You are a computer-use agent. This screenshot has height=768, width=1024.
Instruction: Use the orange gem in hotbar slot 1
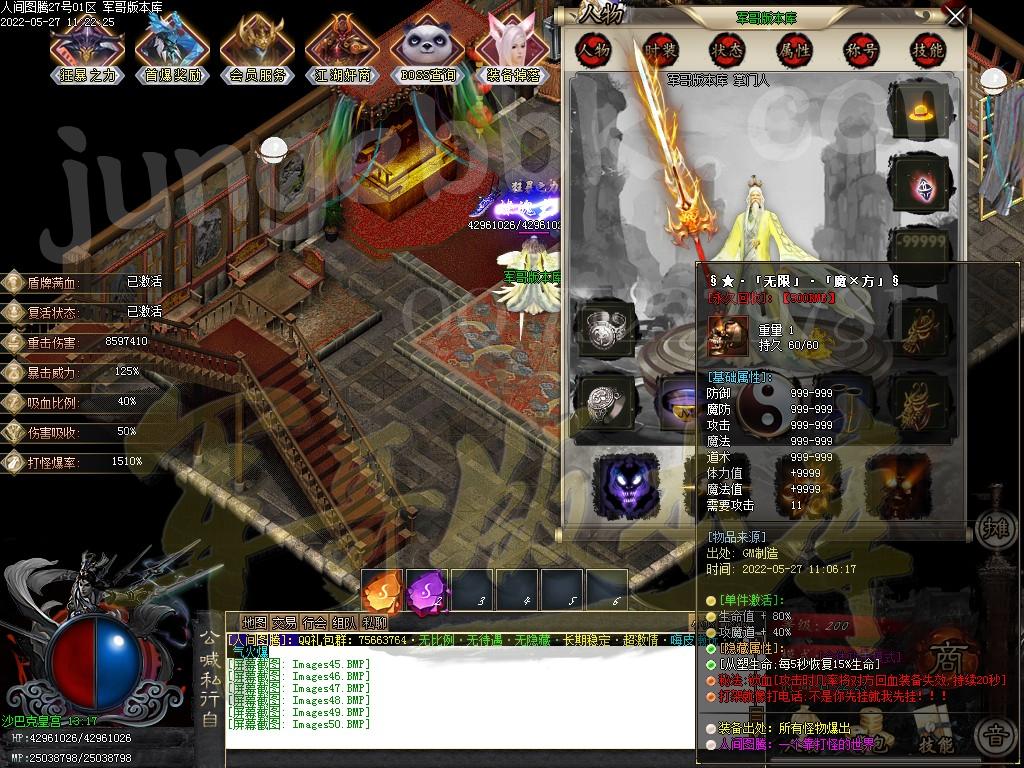[381, 590]
